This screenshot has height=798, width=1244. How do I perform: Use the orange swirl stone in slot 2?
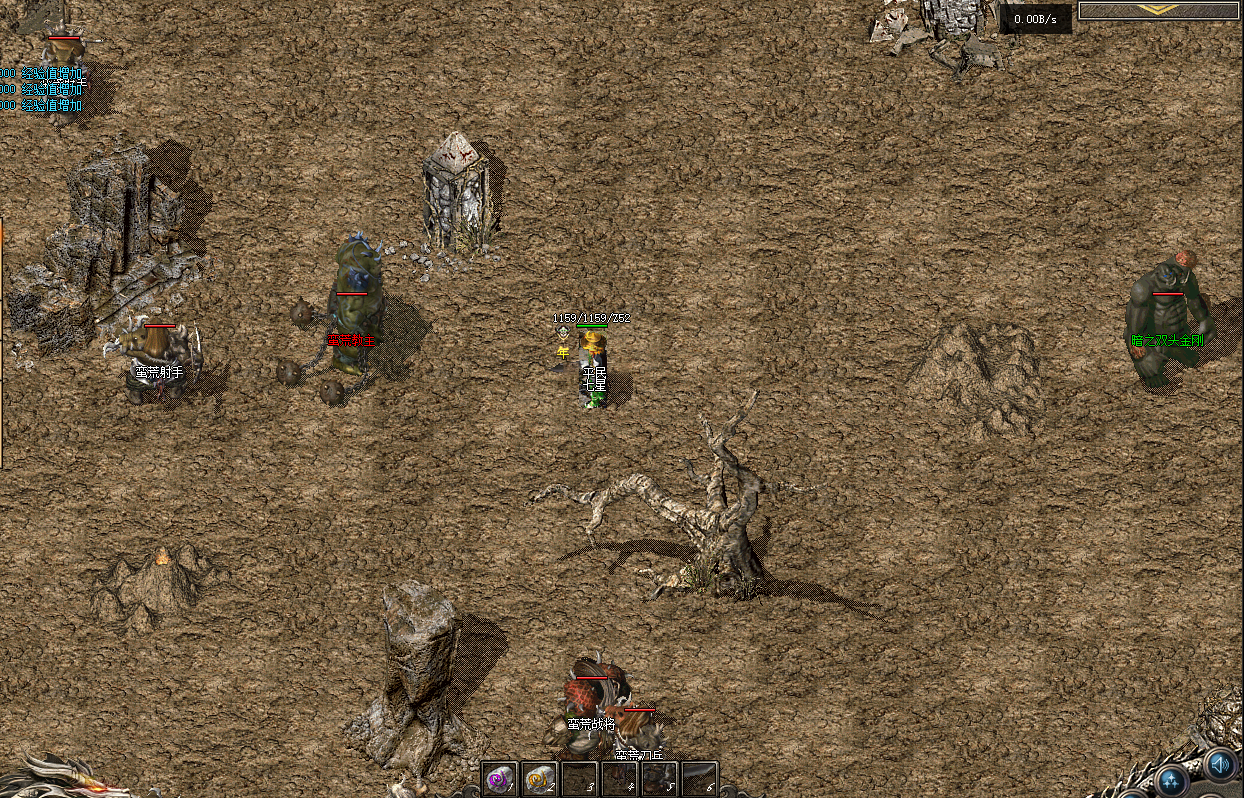(x=539, y=778)
